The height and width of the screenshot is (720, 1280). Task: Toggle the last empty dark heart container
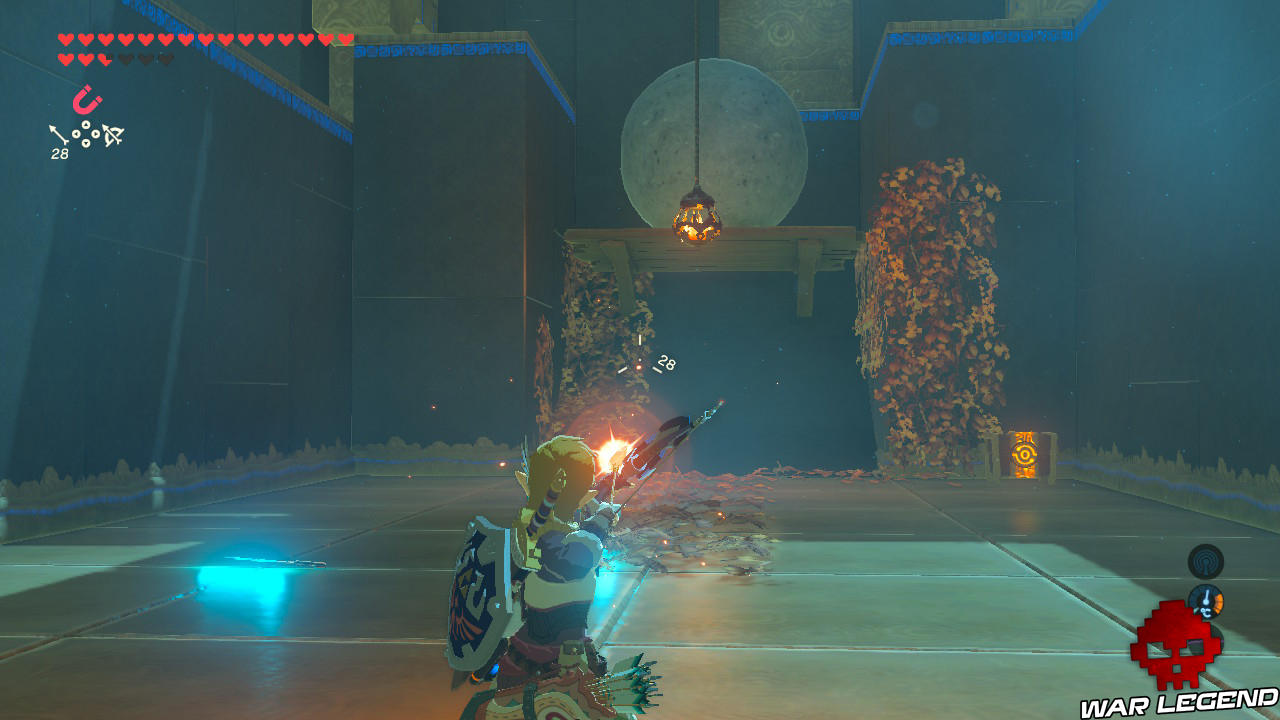(x=165, y=58)
